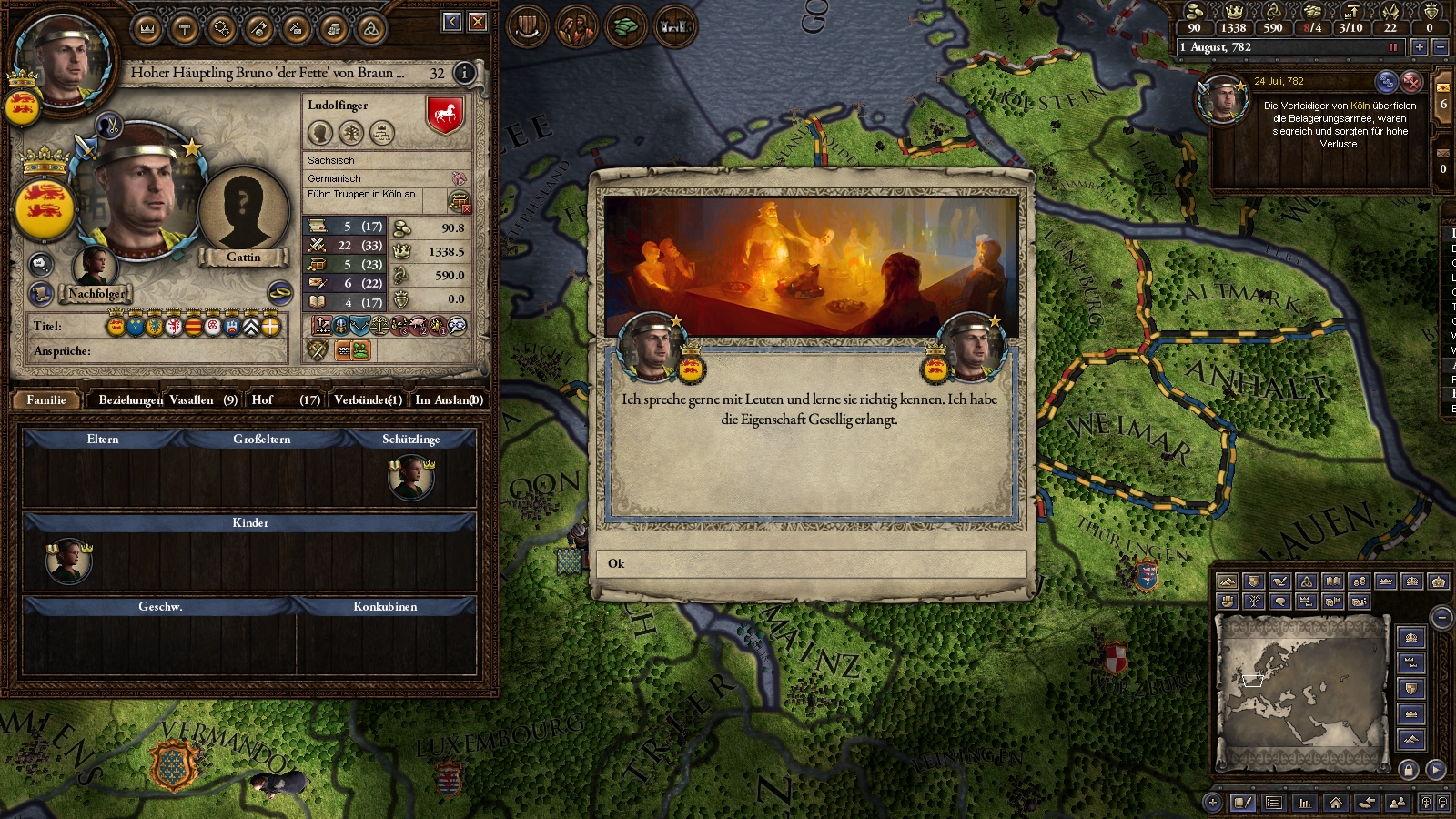Select the child portrait under Kinder
This screenshot has width=1456, height=819.
coord(68,561)
